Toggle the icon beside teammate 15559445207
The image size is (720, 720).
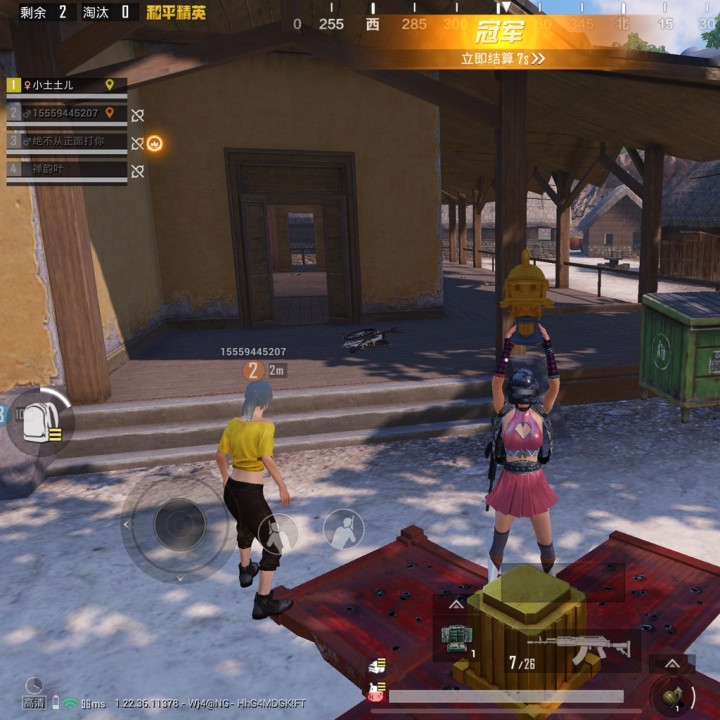coord(138,115)
